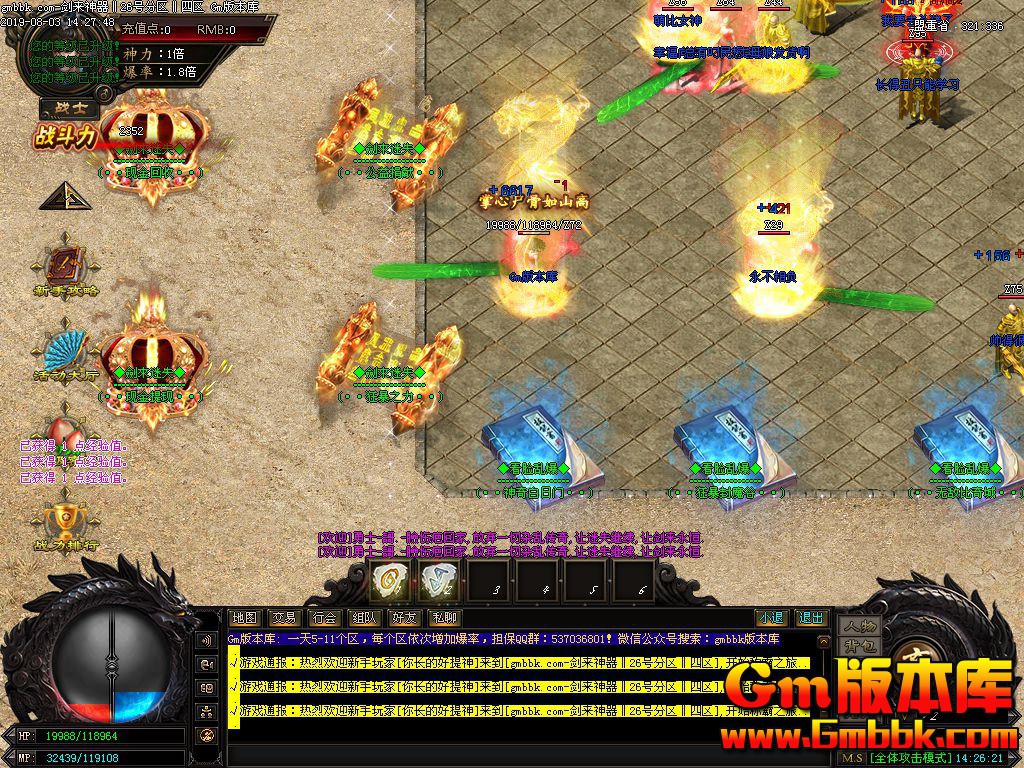Screen dimensions: 1024x768
Task: Select the 组队 team button
Action: tap(364, 618)
